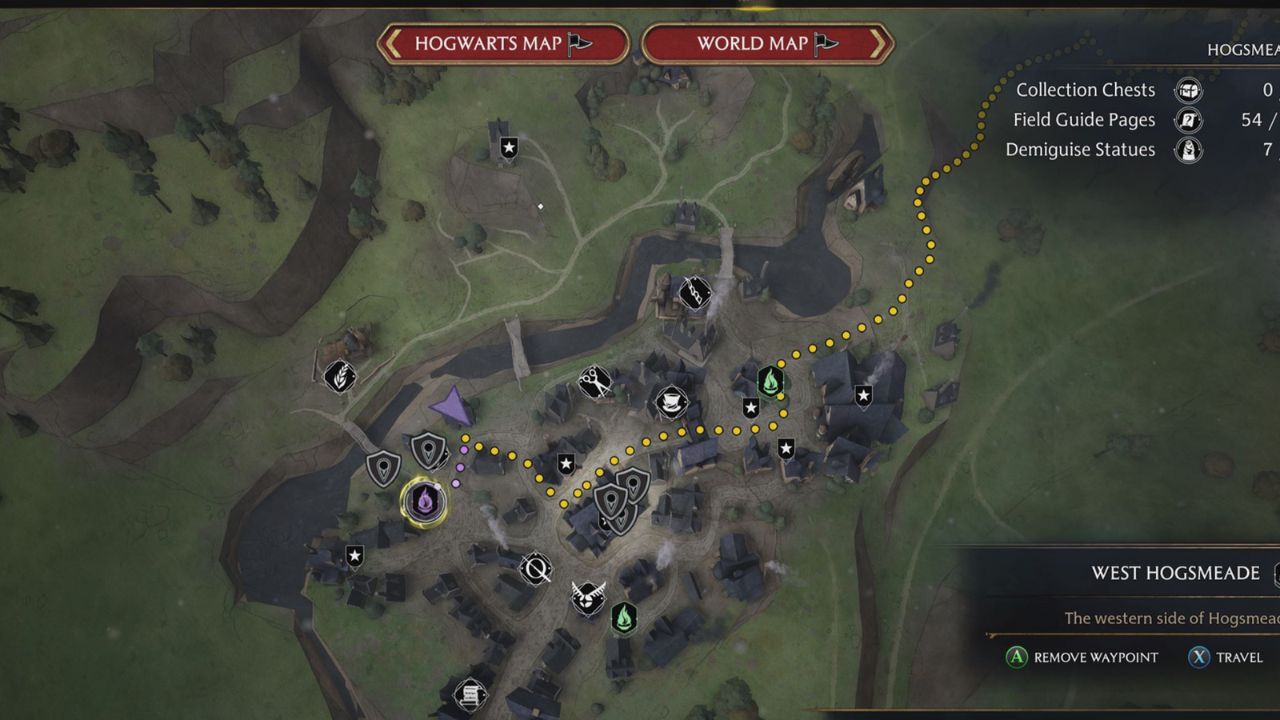Switch to the World Map
This screenshot has height=720, width=1280.
pos(767,44)
